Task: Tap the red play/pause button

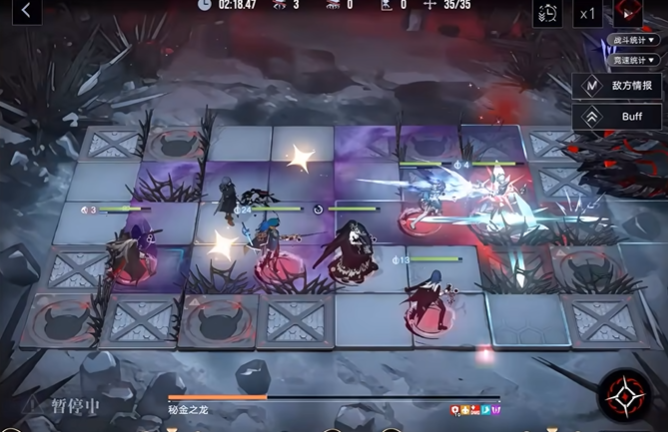Action: coord(628,12)
